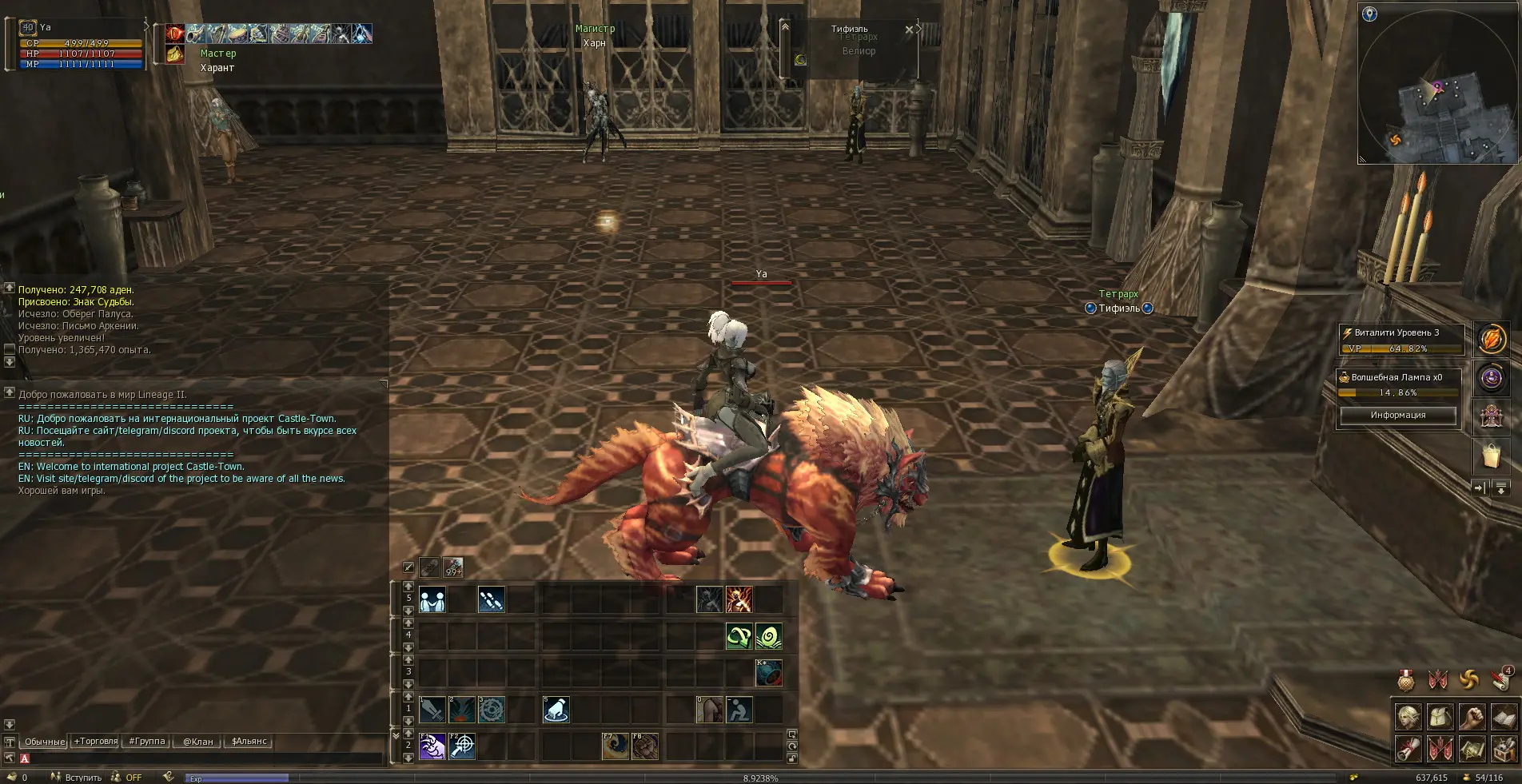
Task: Activate the sword attack skill in slot 1
Action: [x=432, y=710]
